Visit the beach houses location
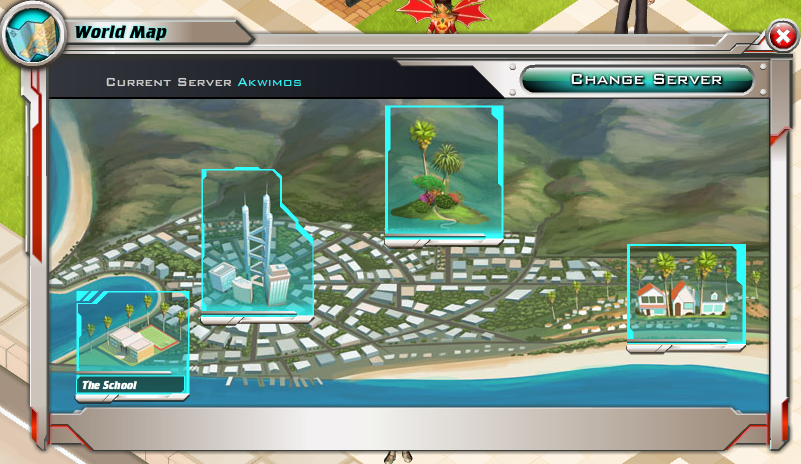The width and height of the screenshot is (801, 464). click(685, 294)
